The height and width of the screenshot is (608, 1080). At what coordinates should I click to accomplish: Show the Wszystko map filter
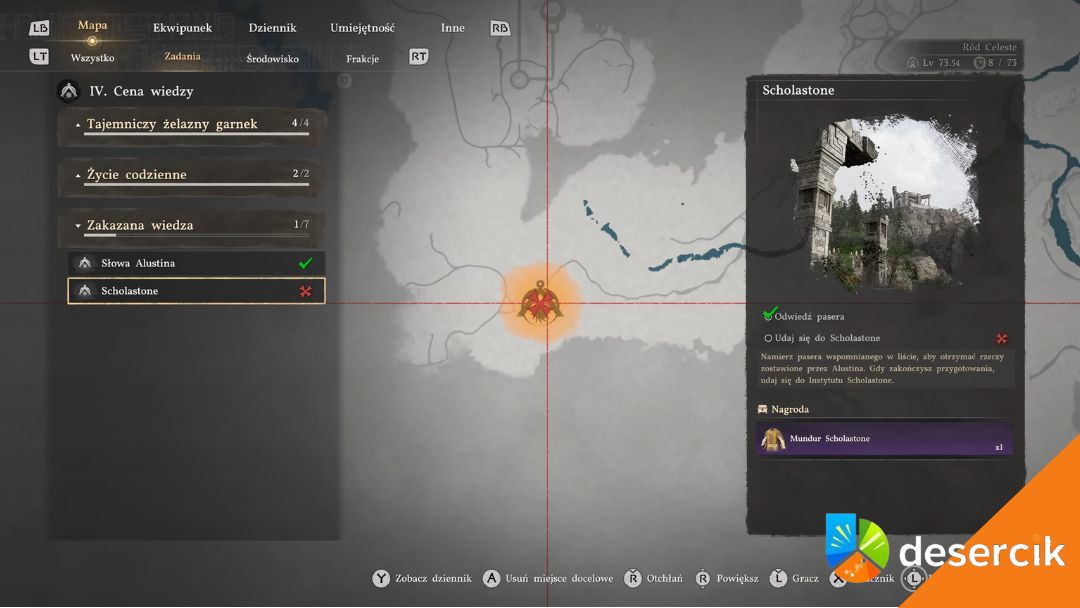click(x=92, y=58)
